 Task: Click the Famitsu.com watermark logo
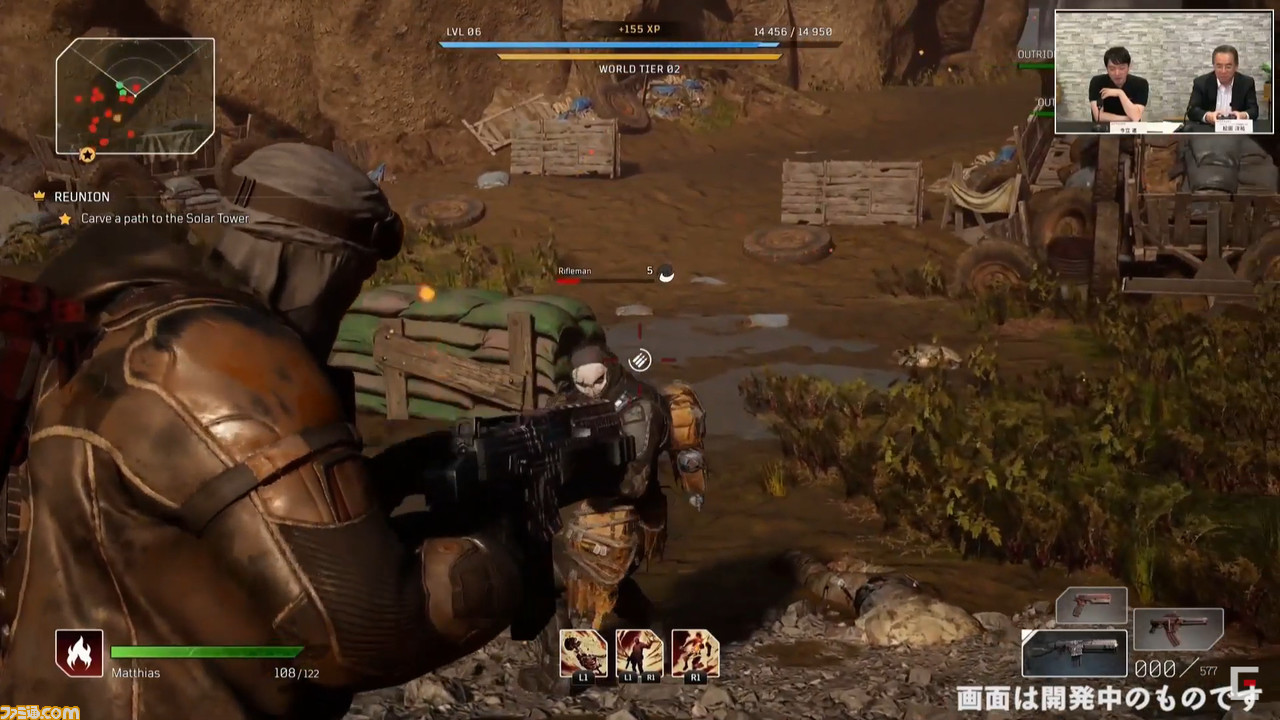(40, 711)
